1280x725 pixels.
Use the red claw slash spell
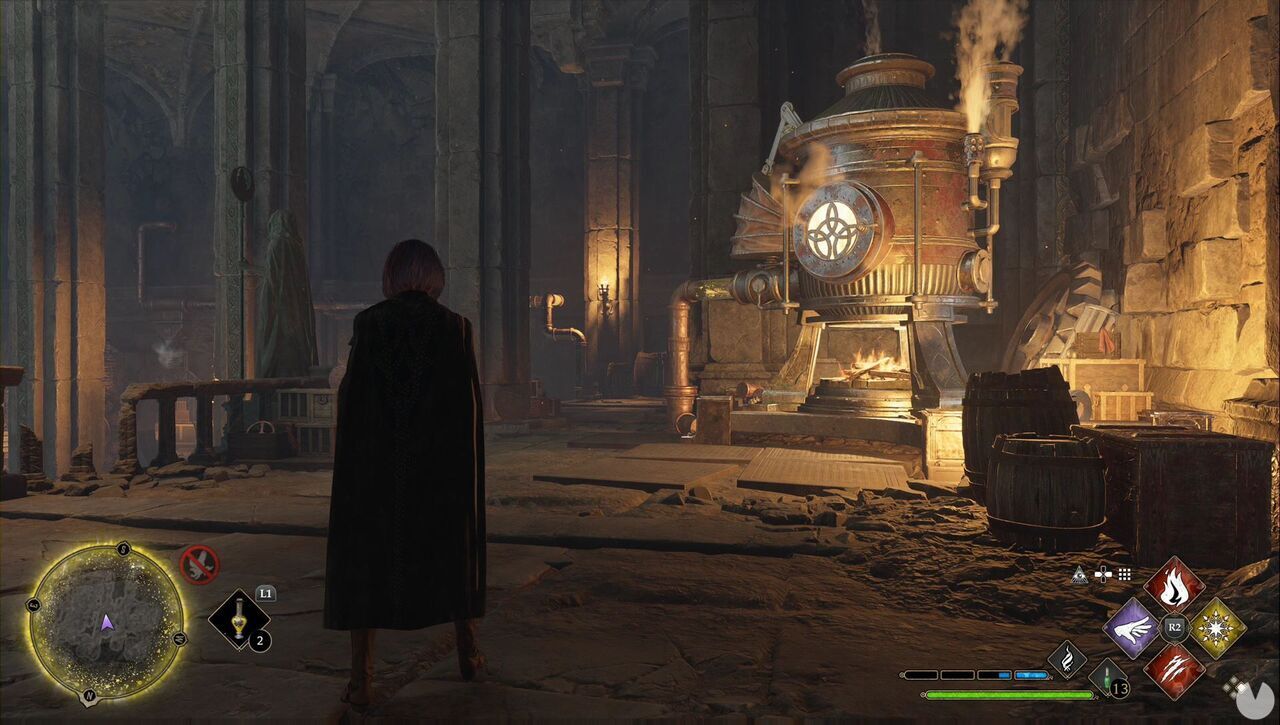point(1174,670)
